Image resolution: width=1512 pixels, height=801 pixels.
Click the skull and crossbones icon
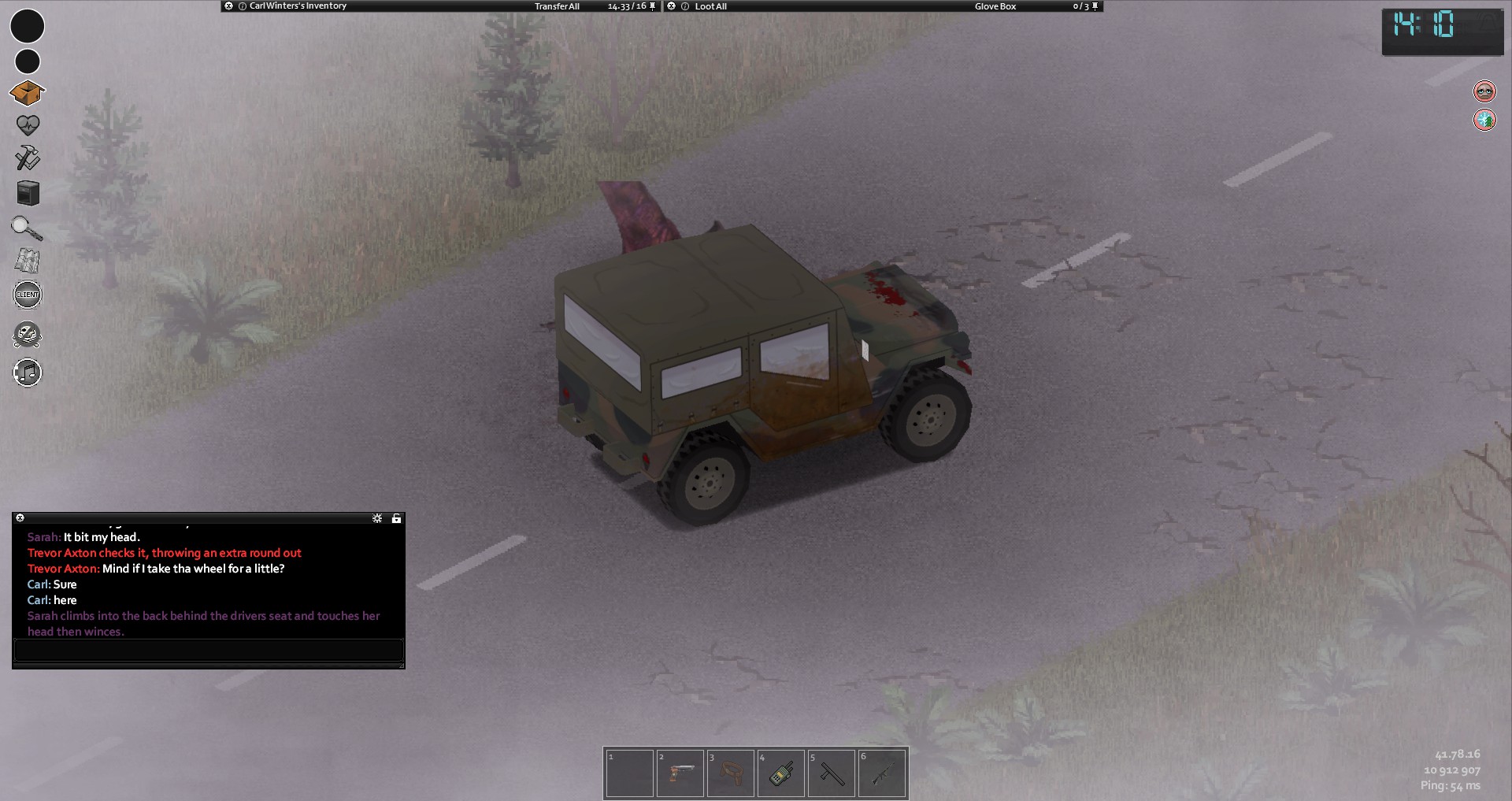28,335
